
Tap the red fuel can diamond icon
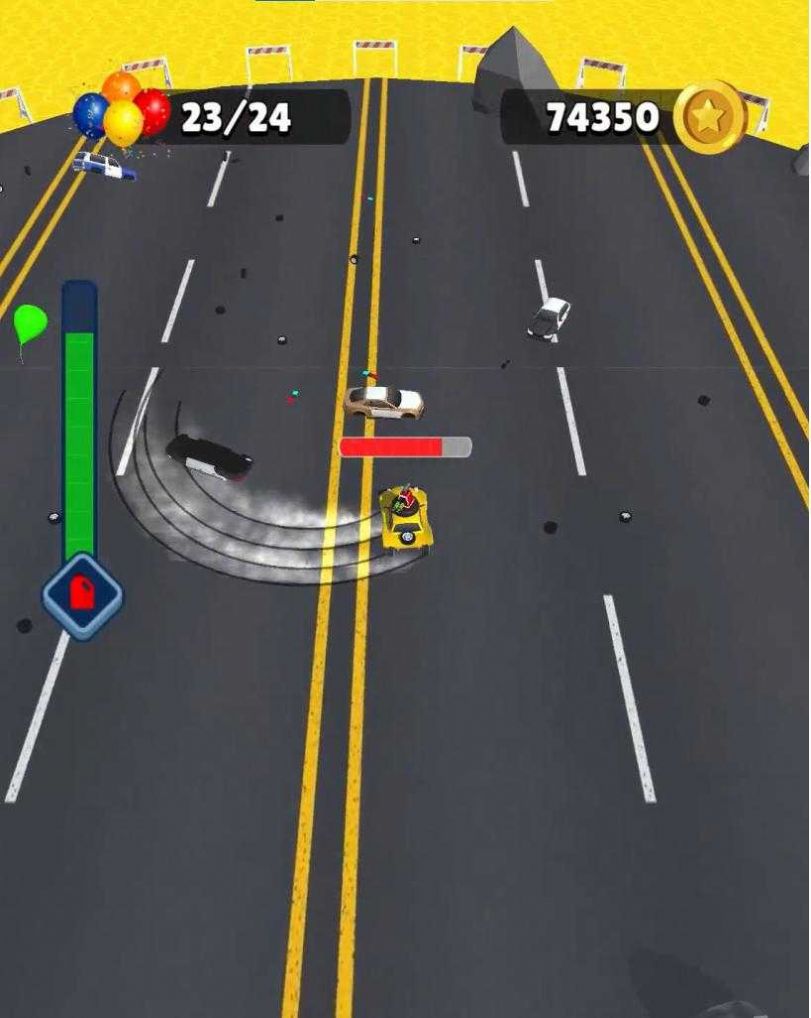click(x=82, y=597)
